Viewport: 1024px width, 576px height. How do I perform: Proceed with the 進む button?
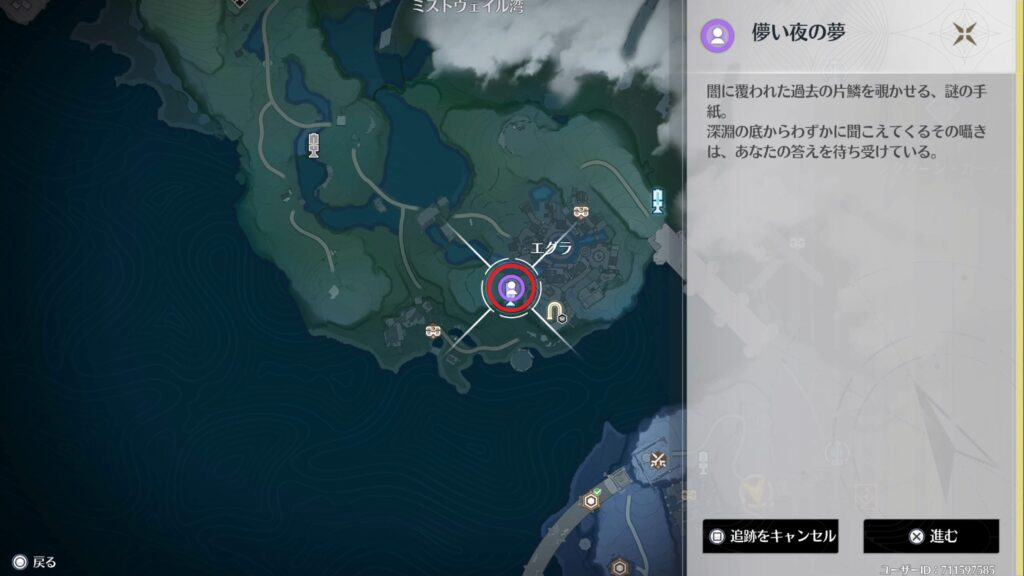click(931, 536)
